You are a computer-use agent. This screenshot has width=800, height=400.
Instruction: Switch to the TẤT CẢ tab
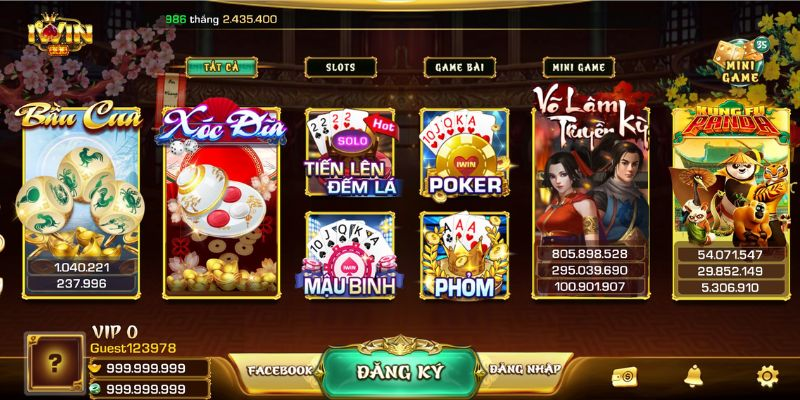(221, 68)
